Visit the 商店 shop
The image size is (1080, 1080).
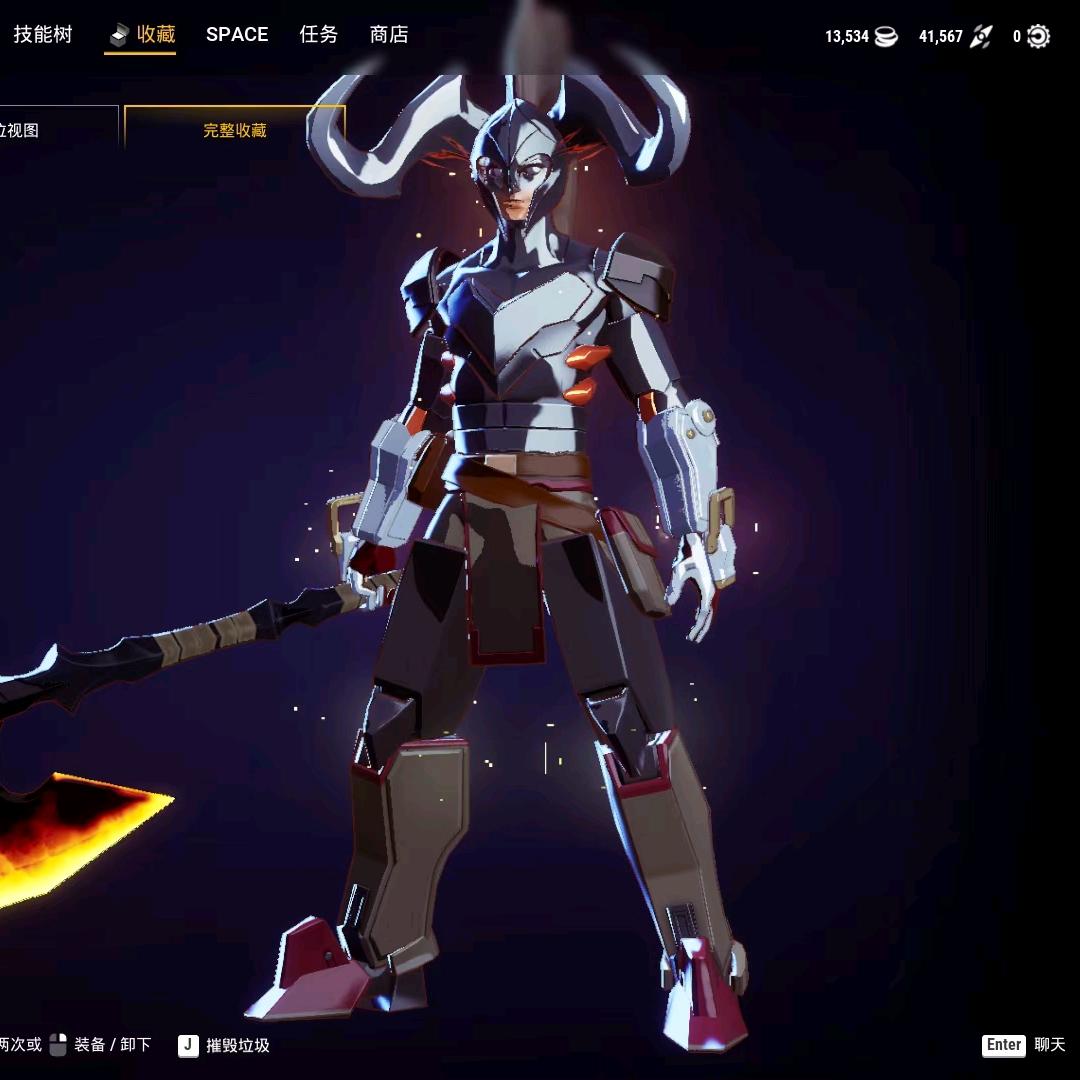[388, 35]
